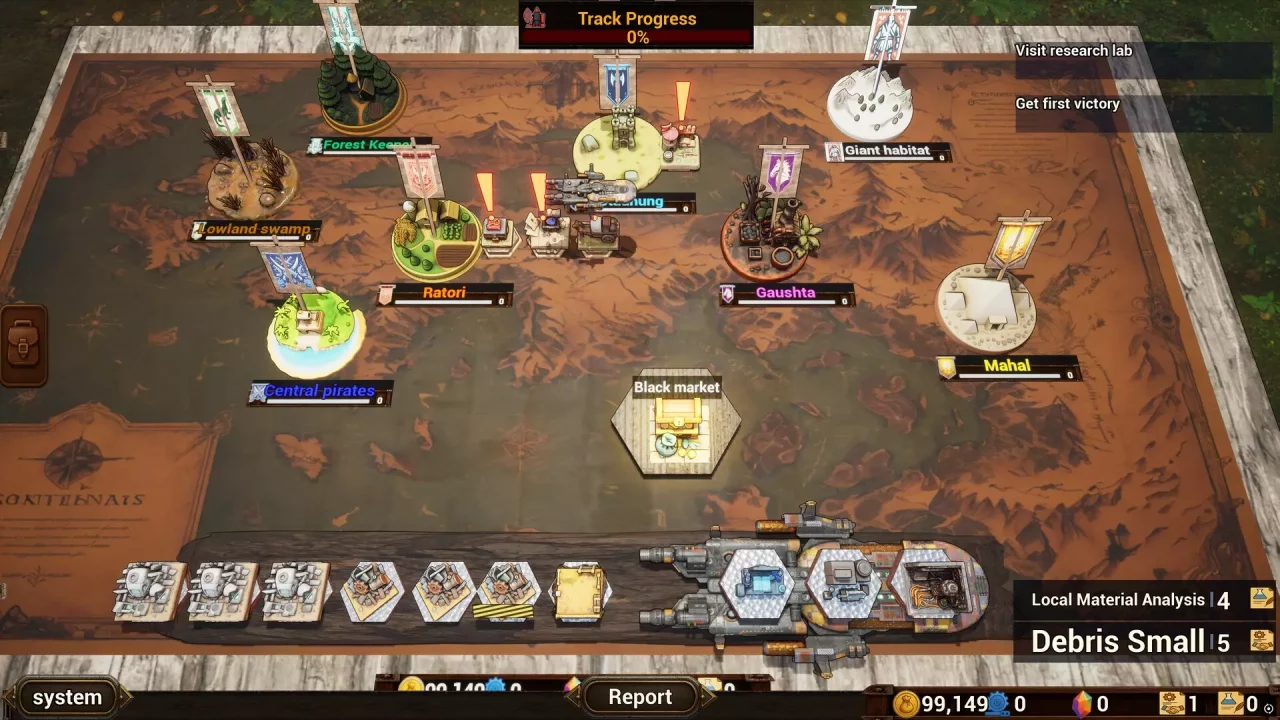The height and width of the screenshot is (720, 1280).
Task: Click the crystal resource icon in the bottom bar
Action: (1083, 703)
